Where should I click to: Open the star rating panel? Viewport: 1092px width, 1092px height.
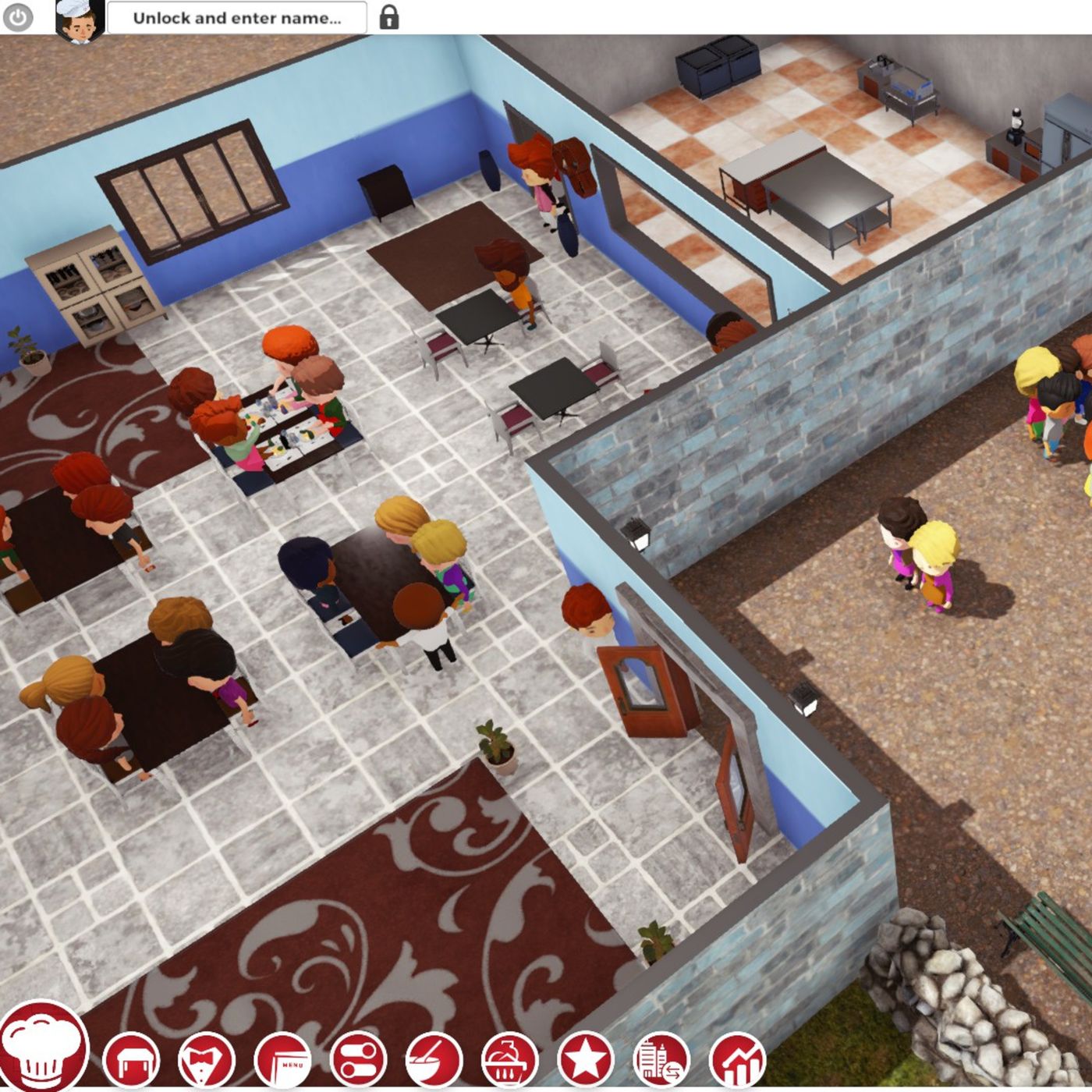585,1060
